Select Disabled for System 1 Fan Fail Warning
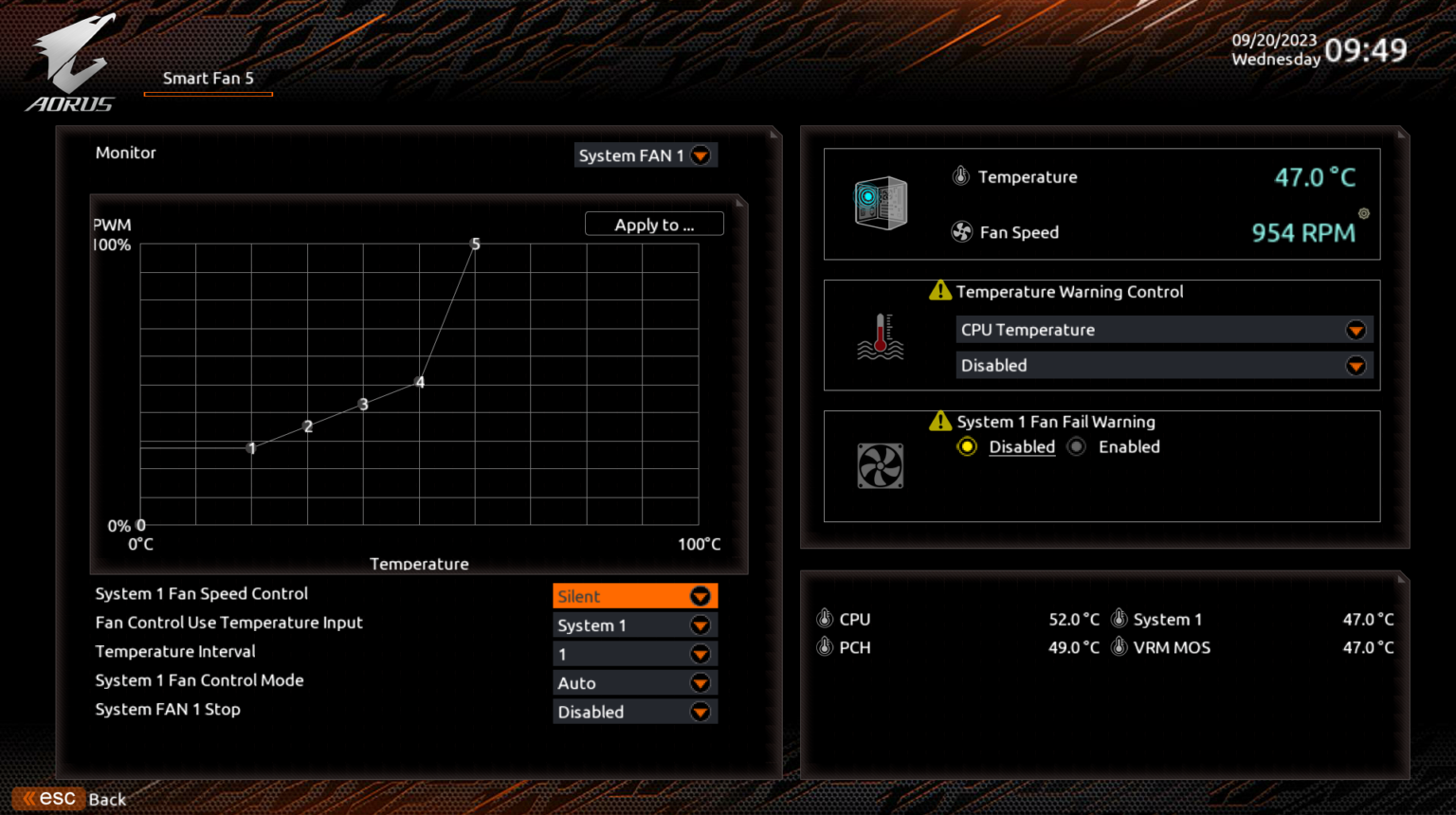The height and width of the screenshot is (815, 1456). click(x=966, y=446)
